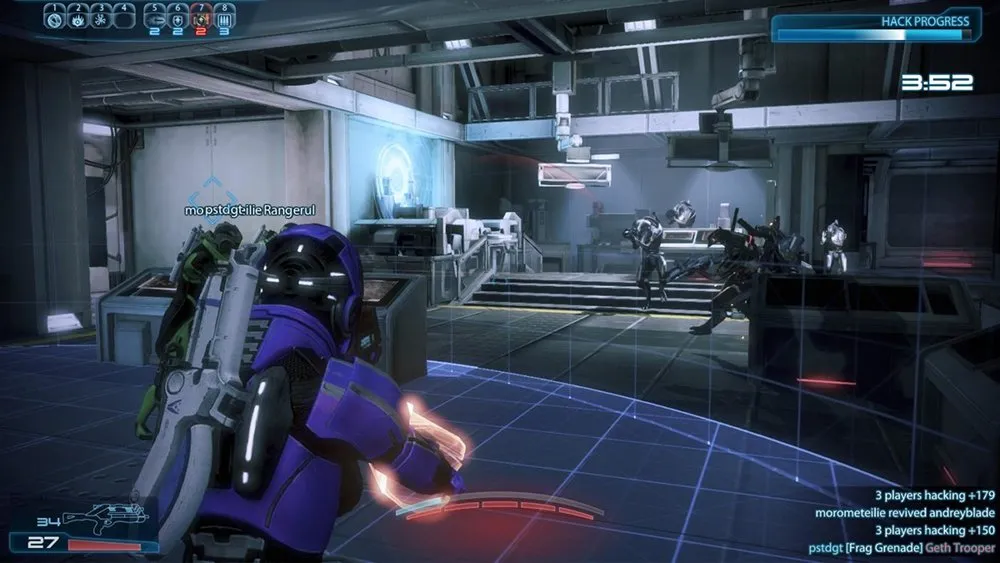The width and height of the screenshot is (1000, 563).
Task: Fire the missile launcher consumable in slot 5
Action: [156, 17]
